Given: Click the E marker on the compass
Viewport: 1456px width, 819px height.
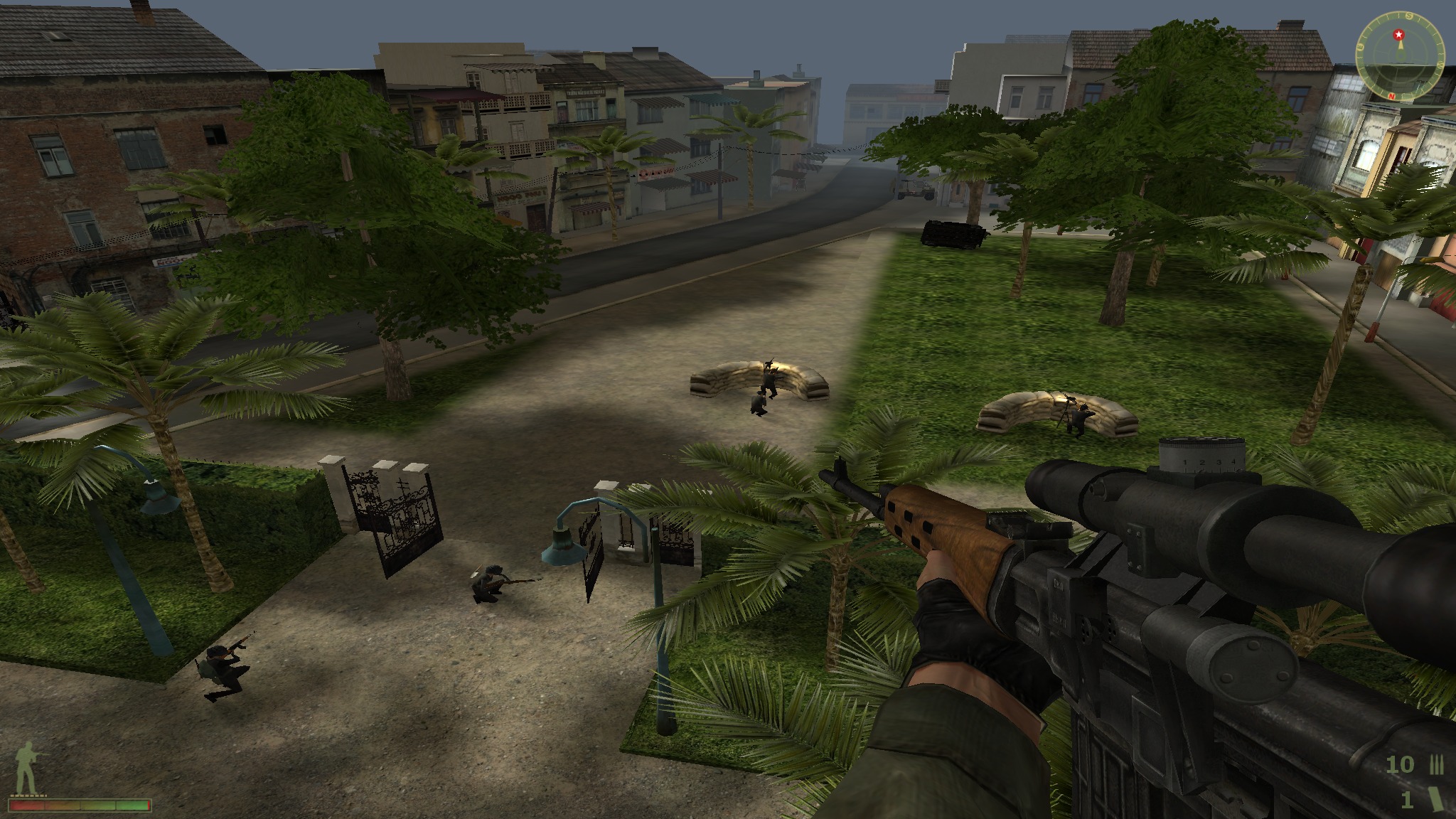Looking at the screenshot, I should [x=1360, y=45].
